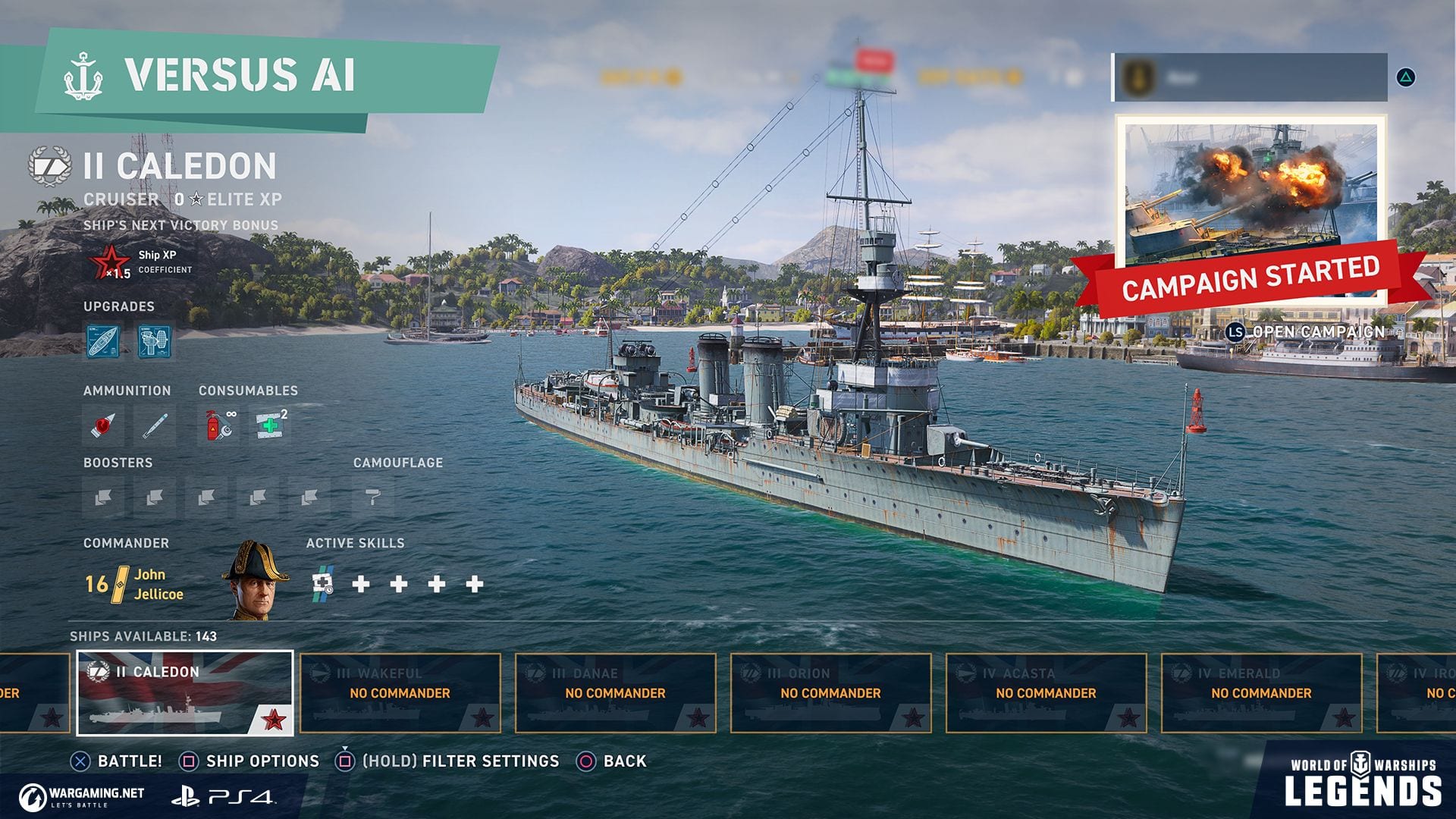Select the fire extinguisher damage control consumable
Screen dimensions: 1456x819
[x=219, y=425]
